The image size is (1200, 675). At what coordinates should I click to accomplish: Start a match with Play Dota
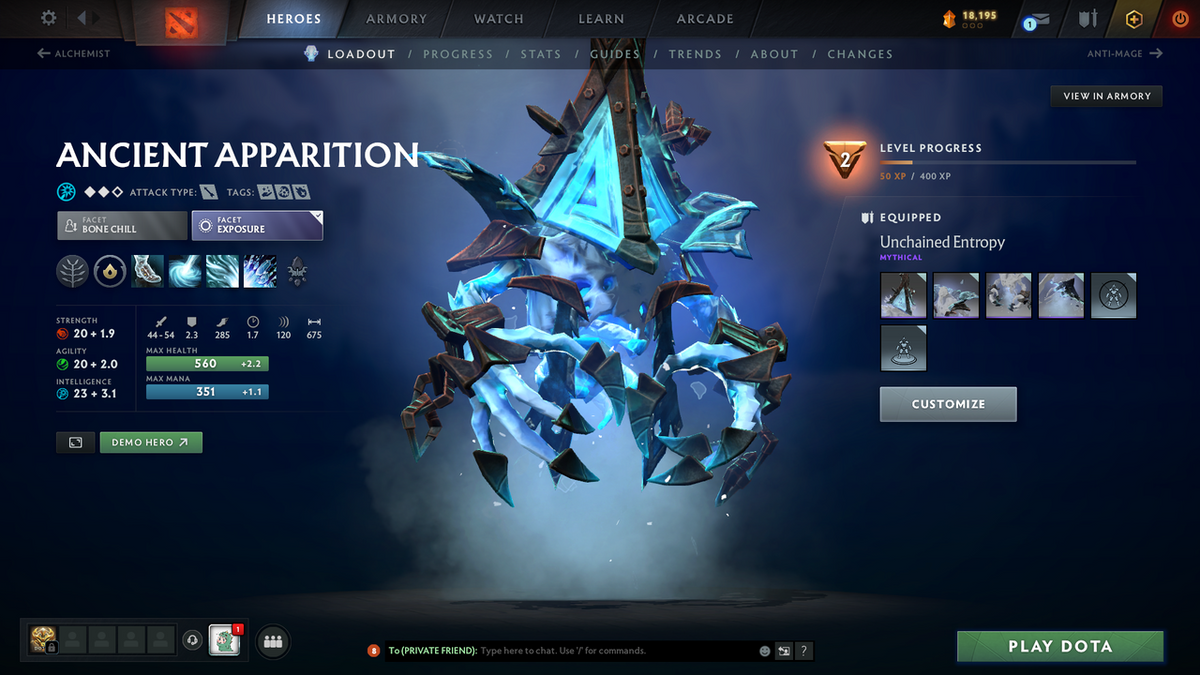pyautogui.click(x=1060, y=646)
